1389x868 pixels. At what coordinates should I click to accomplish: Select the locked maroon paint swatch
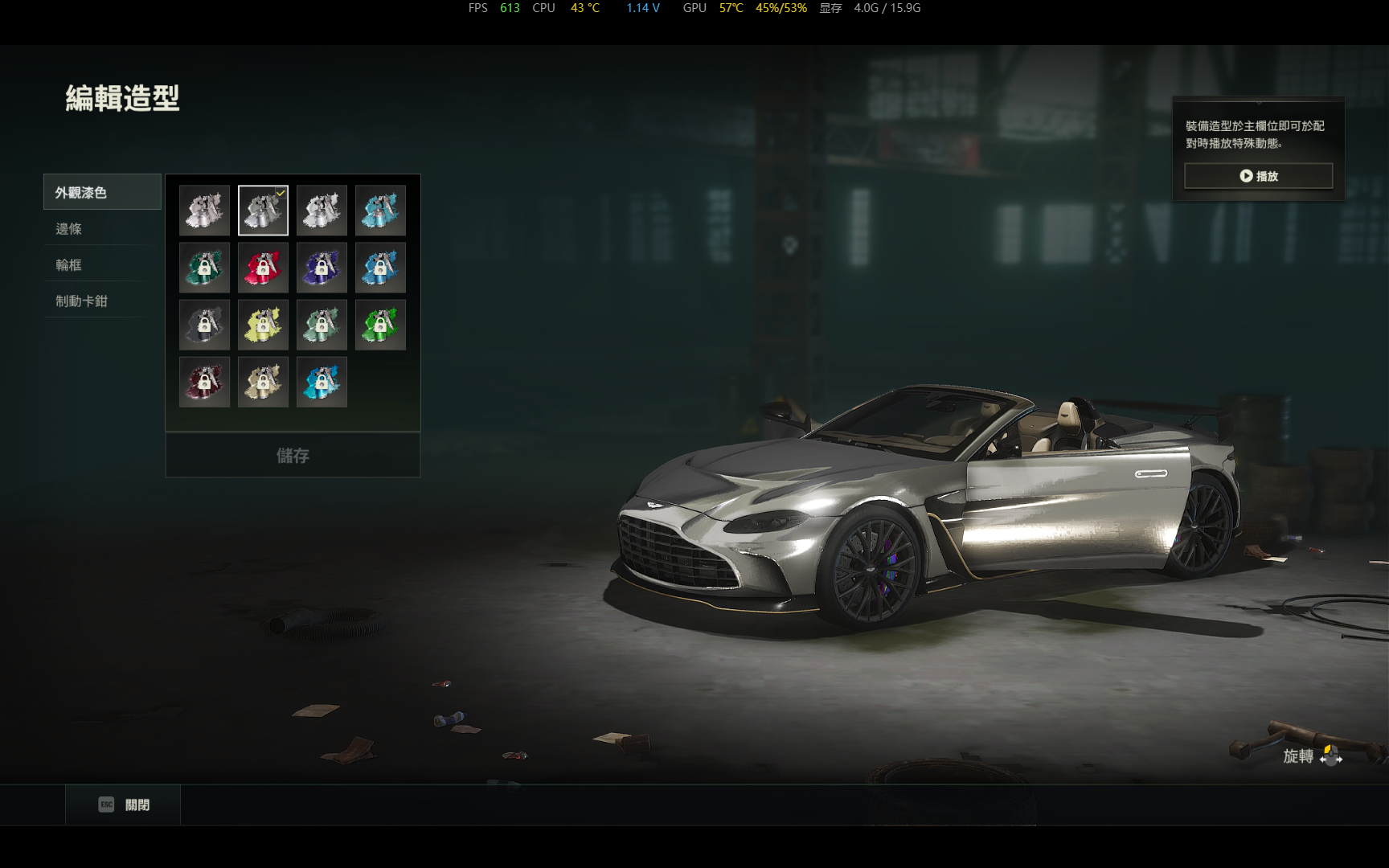click(x=204, y=382)
